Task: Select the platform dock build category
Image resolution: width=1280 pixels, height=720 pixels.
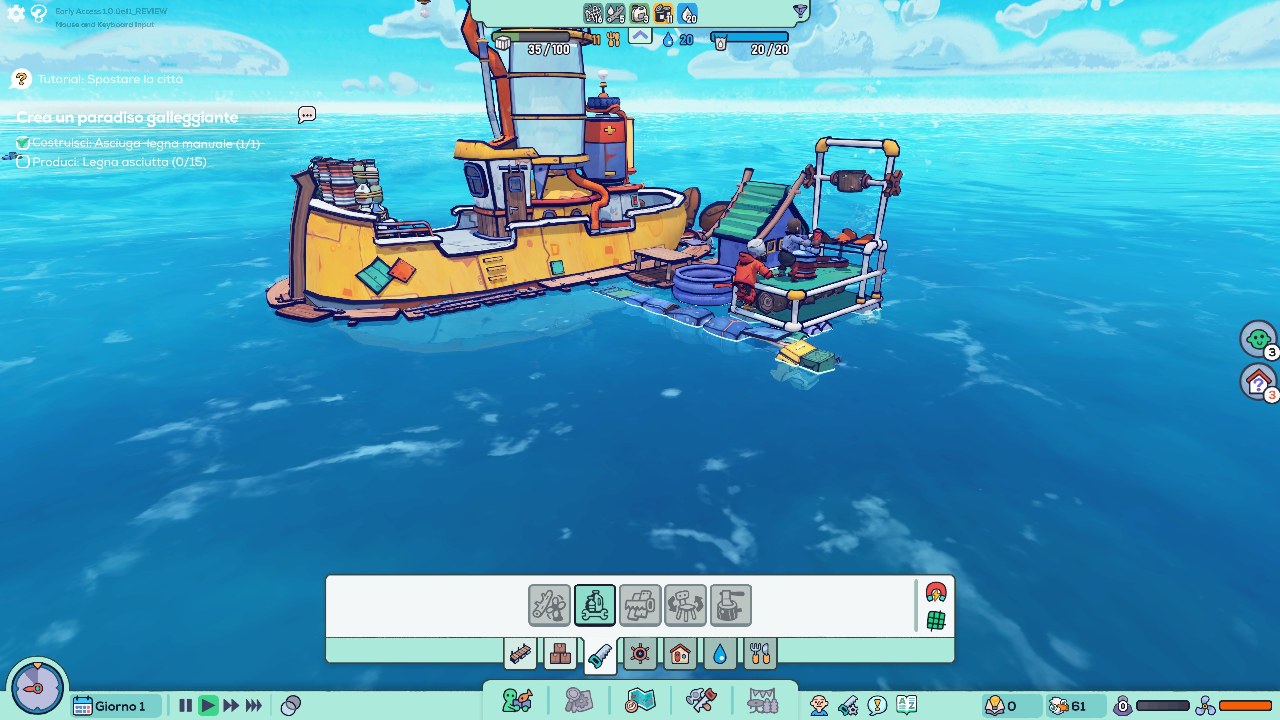Action: [521, 653]
